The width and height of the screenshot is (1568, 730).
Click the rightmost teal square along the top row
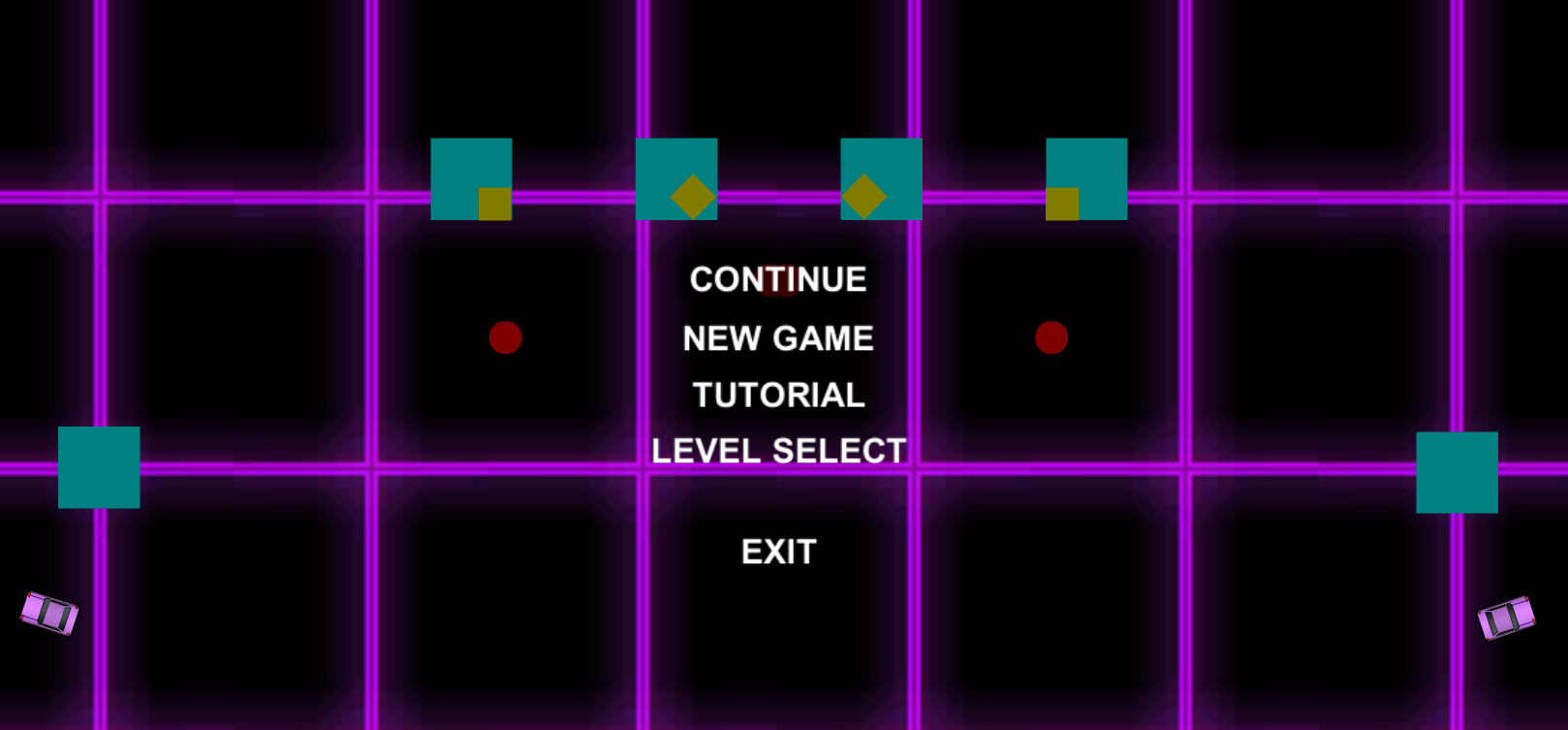[1087, 178]
